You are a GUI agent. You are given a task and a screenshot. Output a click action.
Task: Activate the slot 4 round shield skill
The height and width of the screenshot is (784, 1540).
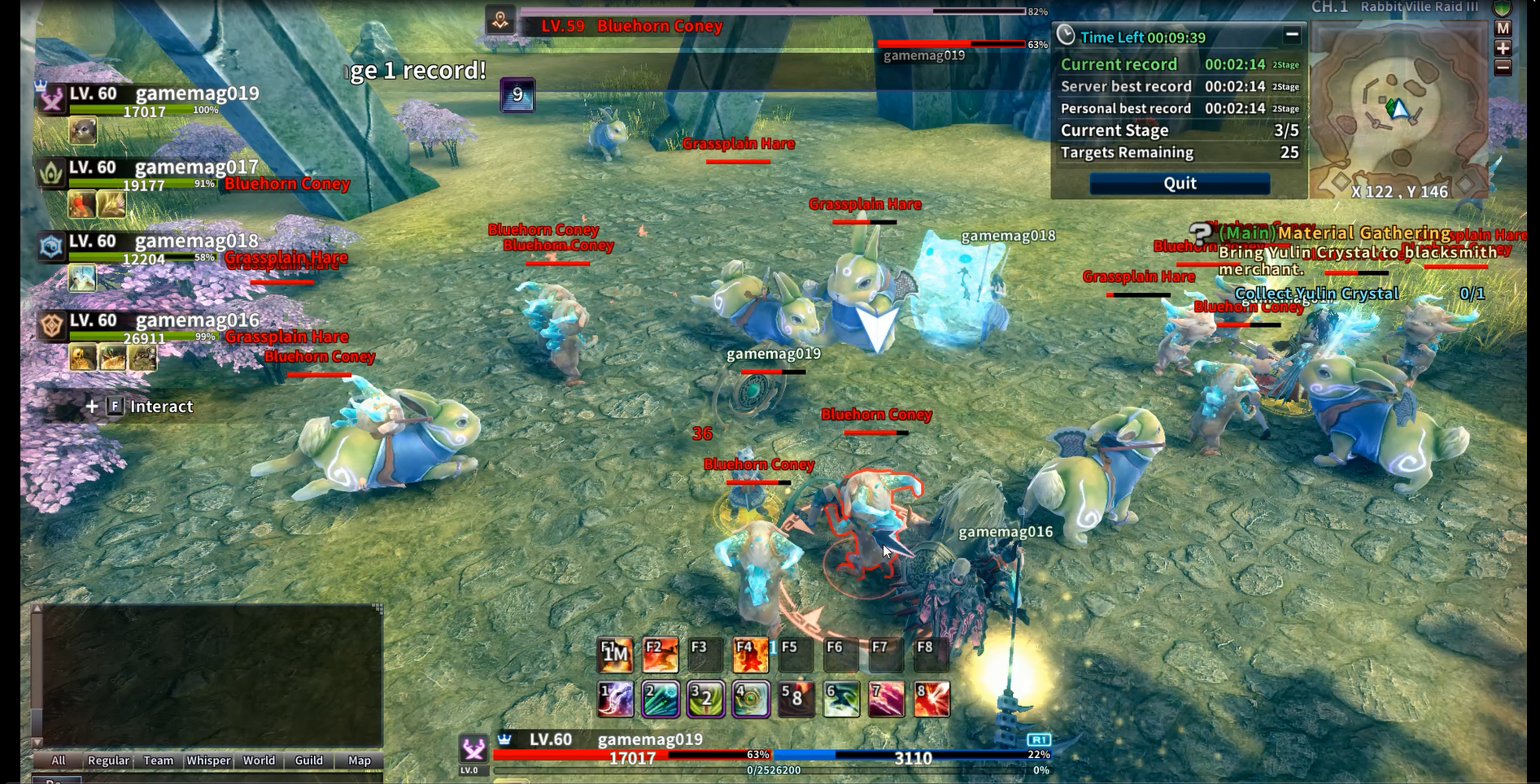pos(750,699)
